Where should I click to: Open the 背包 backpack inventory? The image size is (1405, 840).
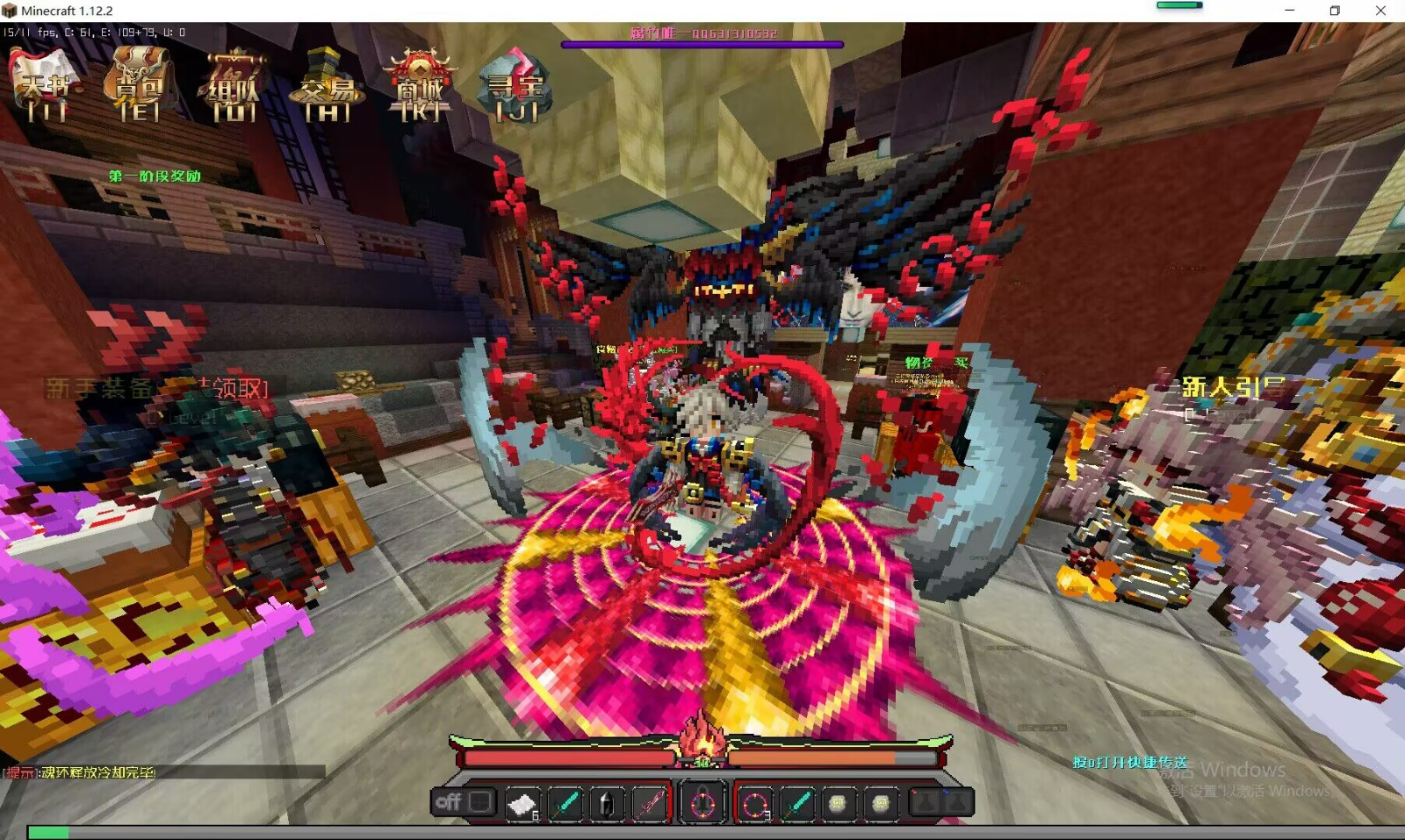click(x=140, y=85)
